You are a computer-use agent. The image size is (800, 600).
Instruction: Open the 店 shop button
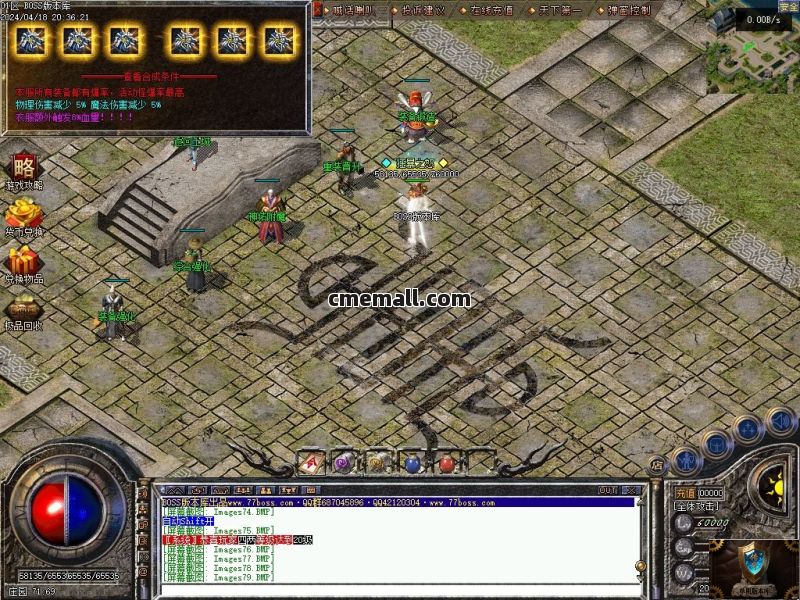click(x=657, y=464)
